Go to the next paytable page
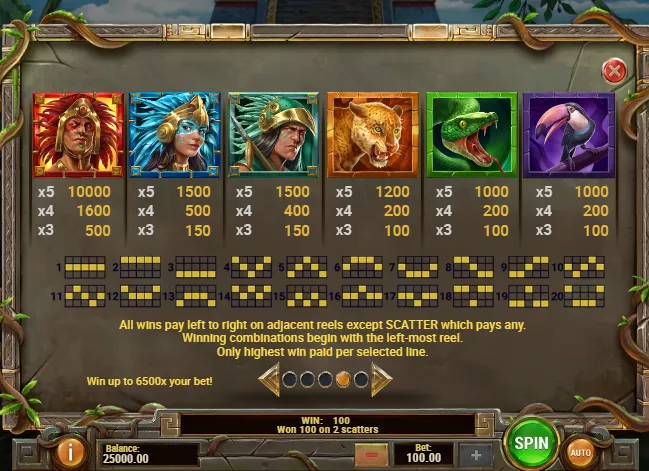Image resolution: width=649 pixels, height=471 pixels. 382,380
